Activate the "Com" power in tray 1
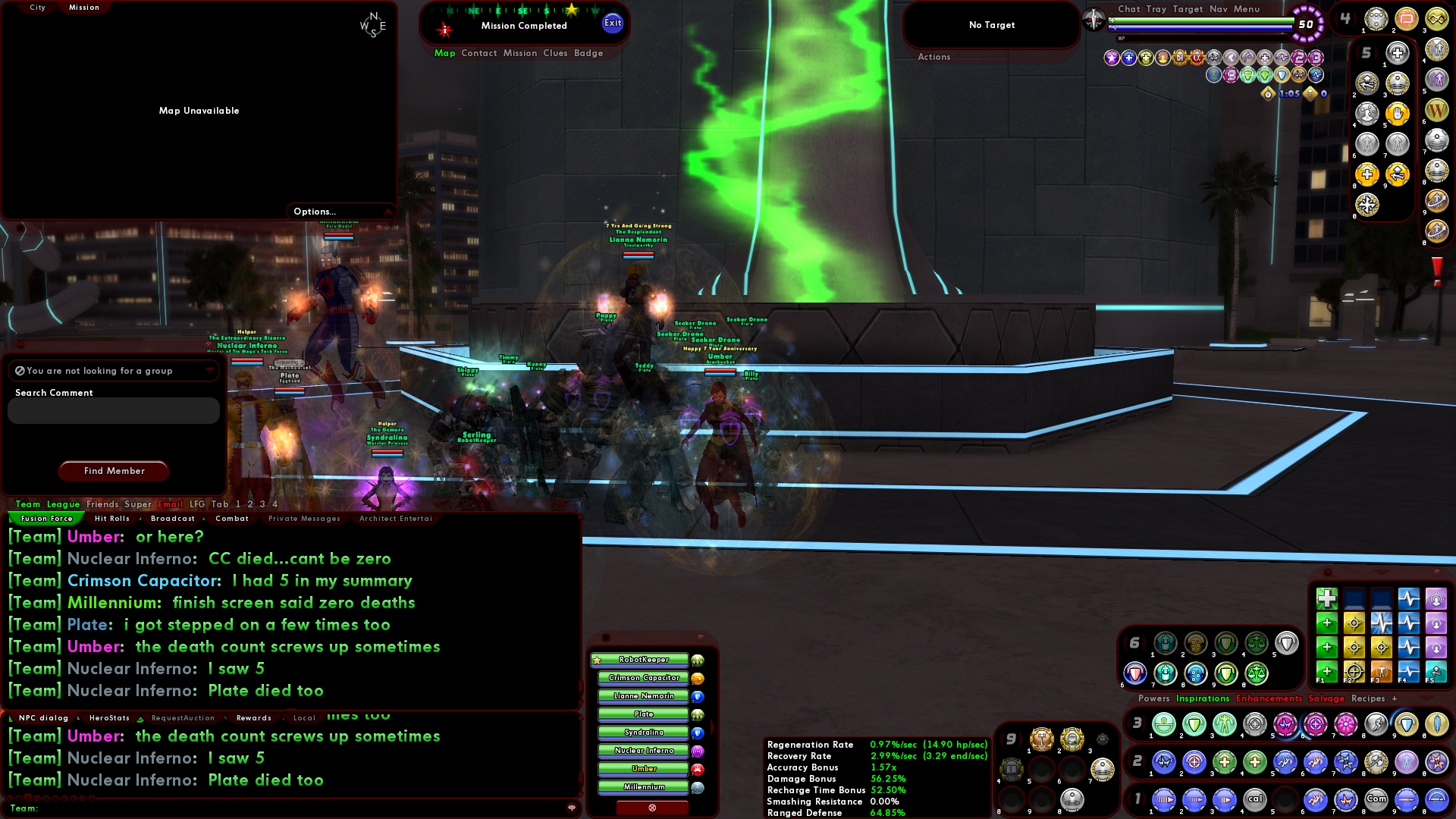Image resolution: width=1456 pixels, height=819 pixels. [x=1376, y=799]
